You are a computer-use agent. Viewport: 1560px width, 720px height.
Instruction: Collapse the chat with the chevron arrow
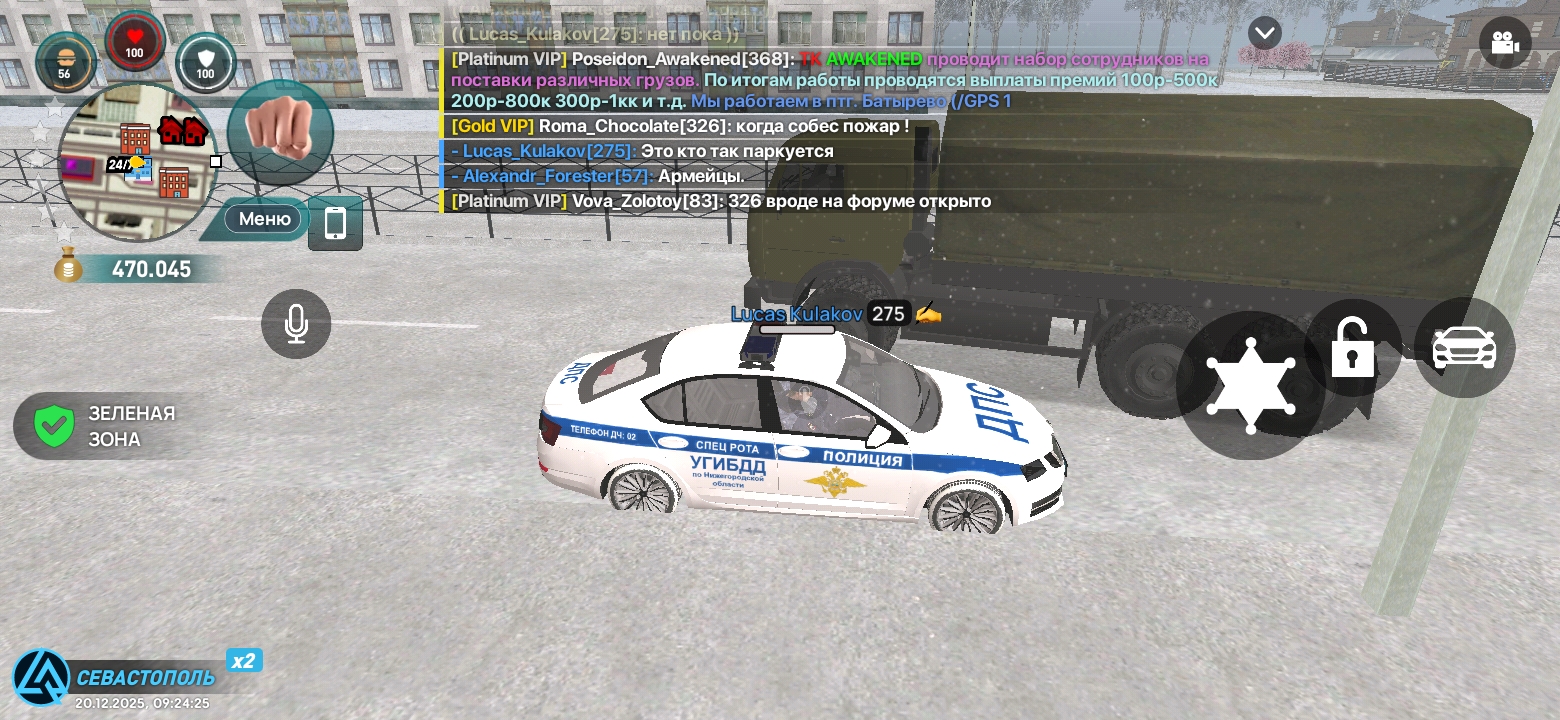tap(1264, 32)
